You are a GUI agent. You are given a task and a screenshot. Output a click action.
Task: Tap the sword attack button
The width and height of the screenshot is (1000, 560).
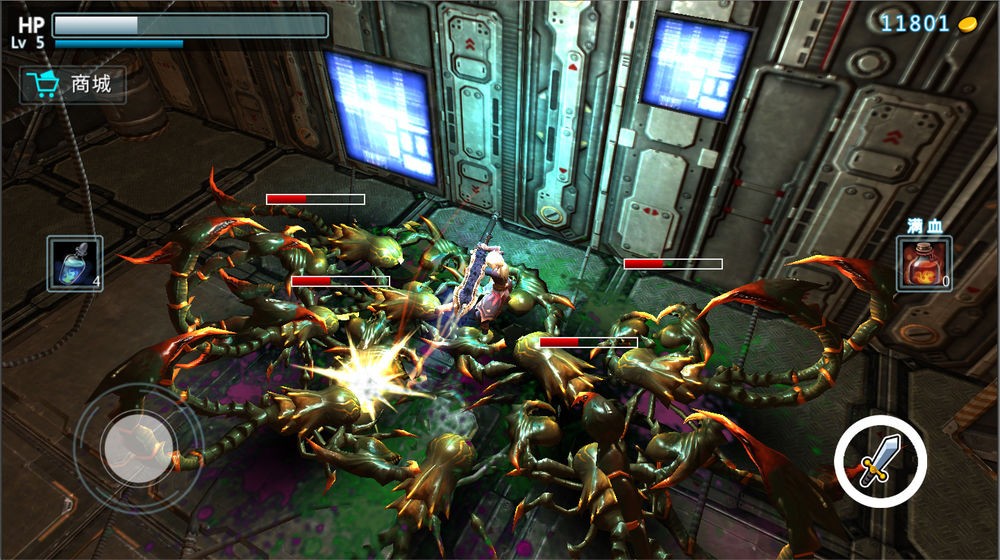[x=880, y=461]
